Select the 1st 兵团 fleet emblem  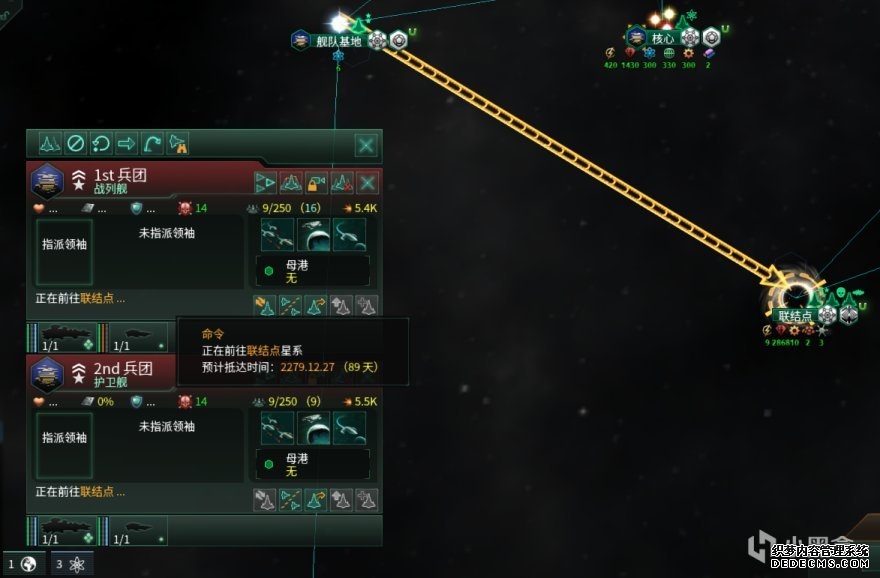(x=46, y=181)
